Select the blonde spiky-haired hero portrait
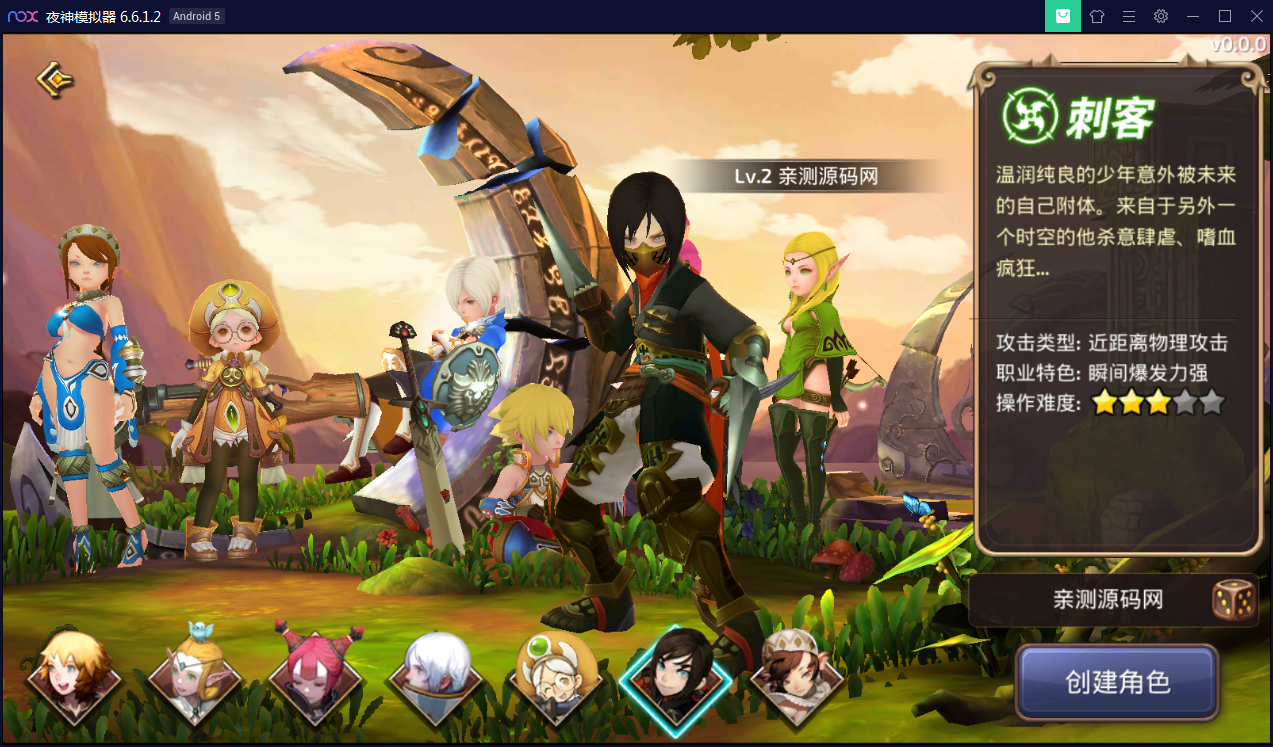The width and height of the screenshot is (1273, 747). tap(73, 672)
